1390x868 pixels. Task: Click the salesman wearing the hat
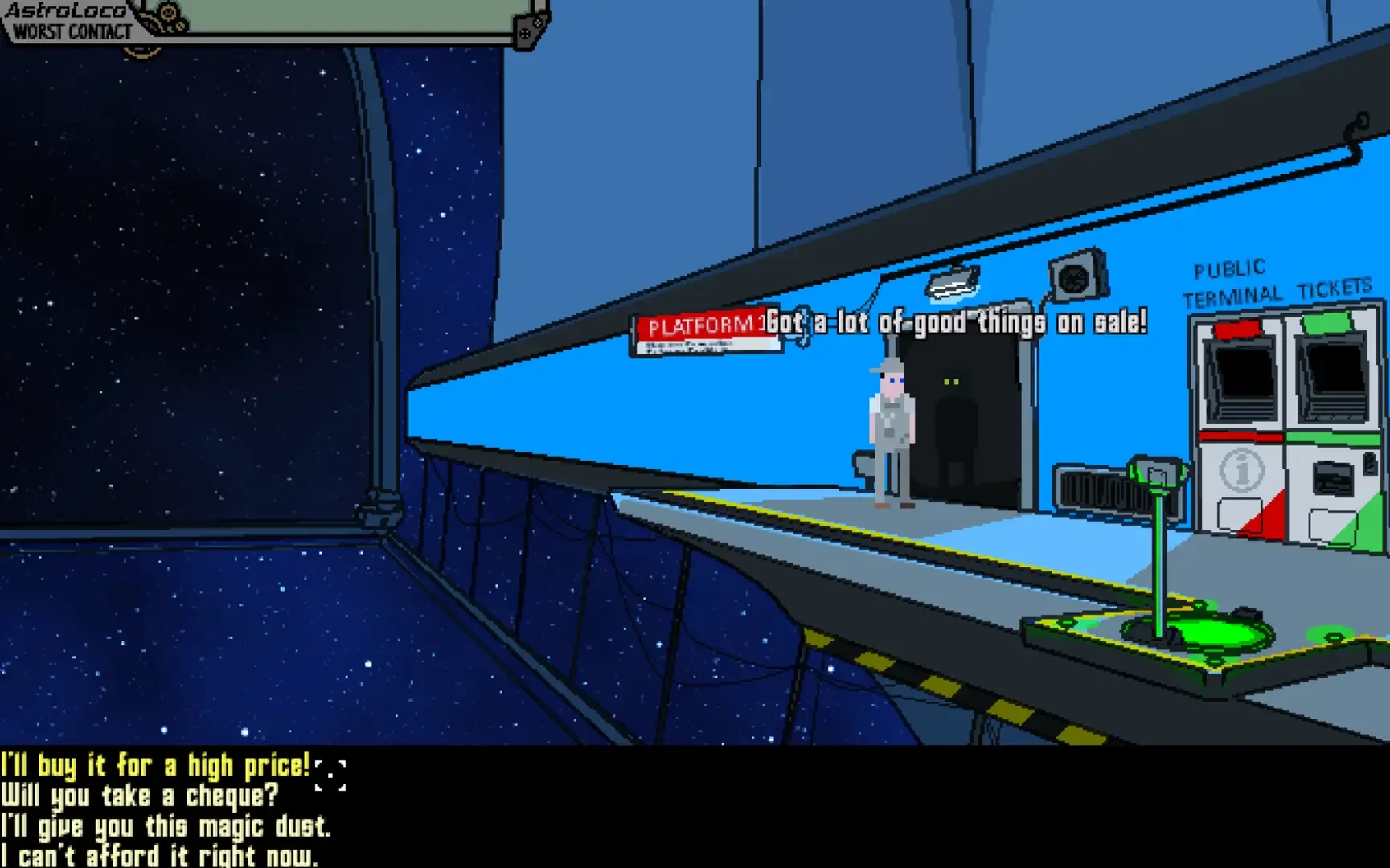click(x=891, y=426)
